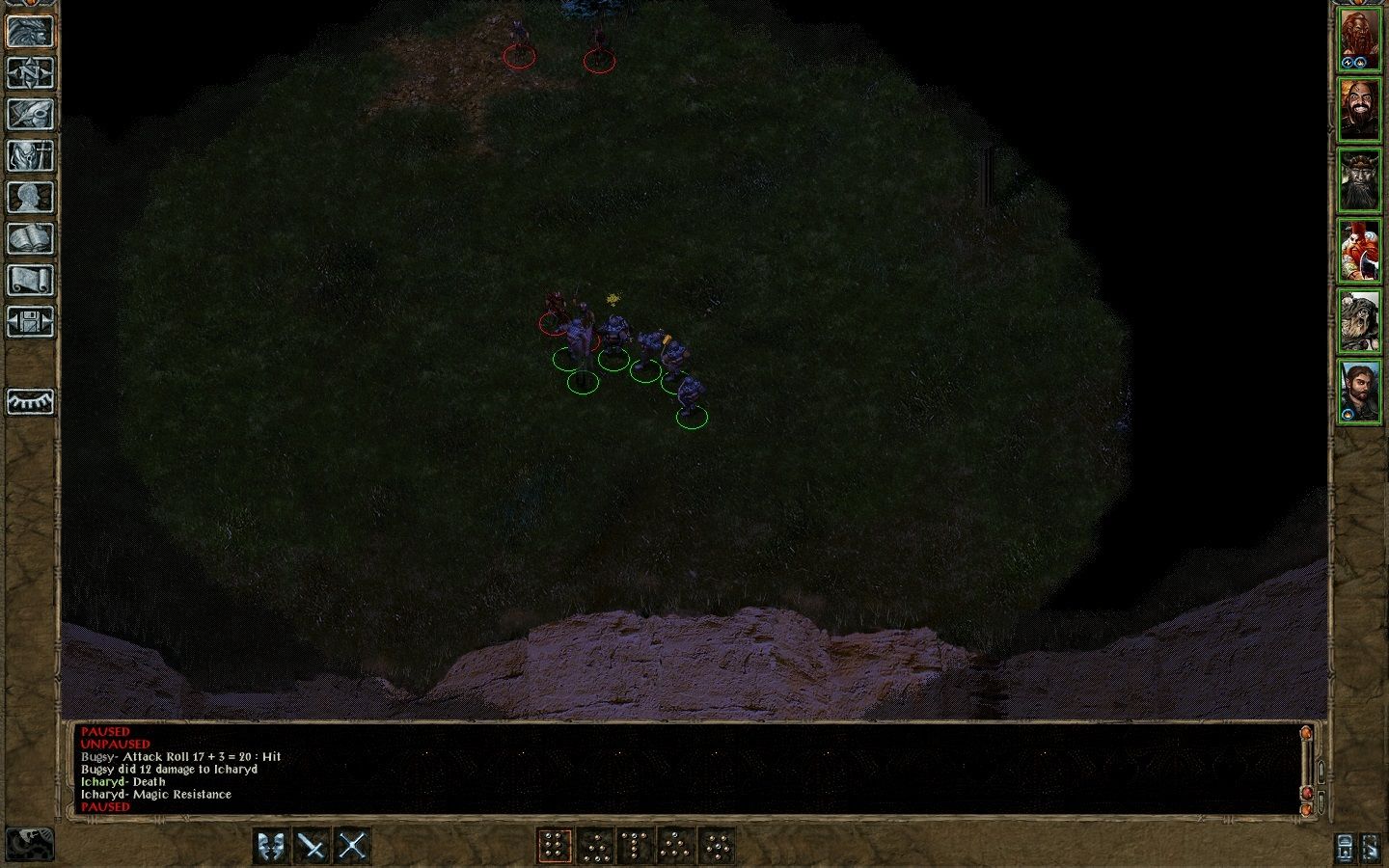1389x868 pixels.
Task: Open the journal with the quill icon
Action: (x=29, y=115)
